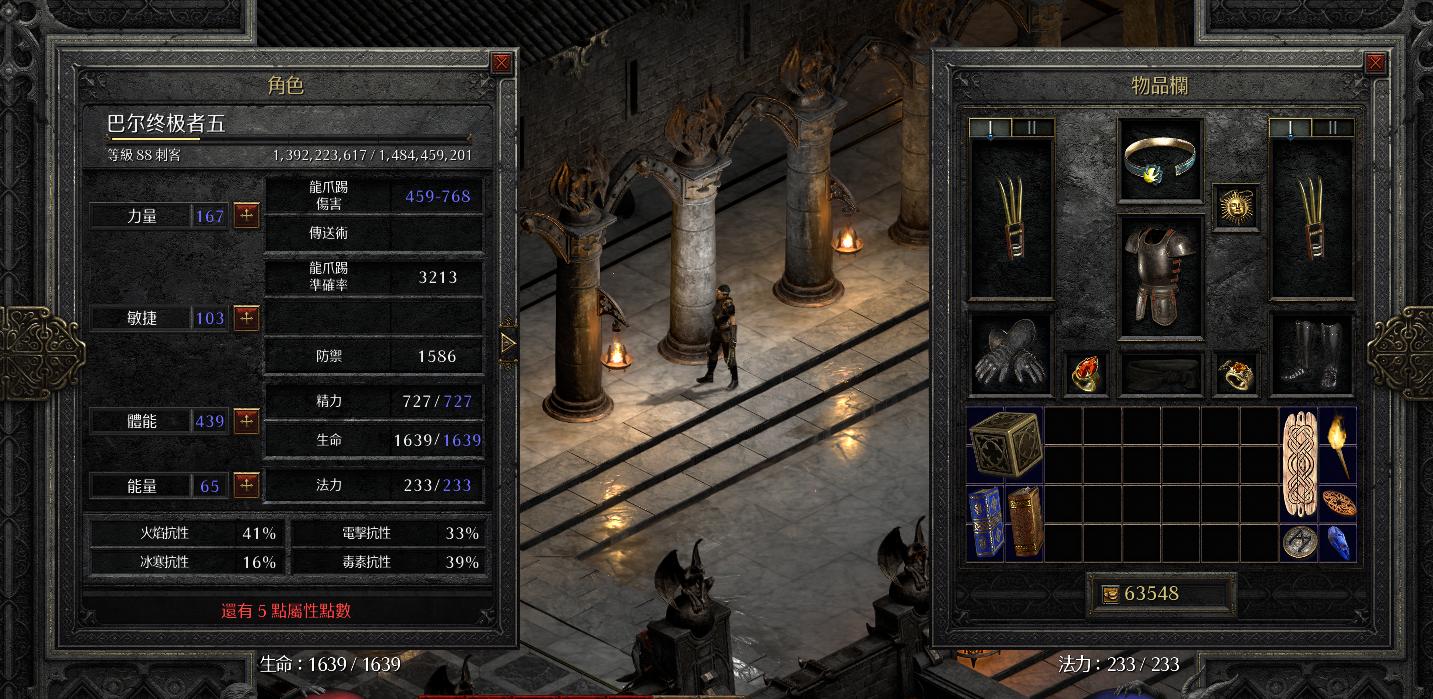Select the equipped gauntlets slot
Screen dimensions: 1433x699
click(x=1010, y=355)
